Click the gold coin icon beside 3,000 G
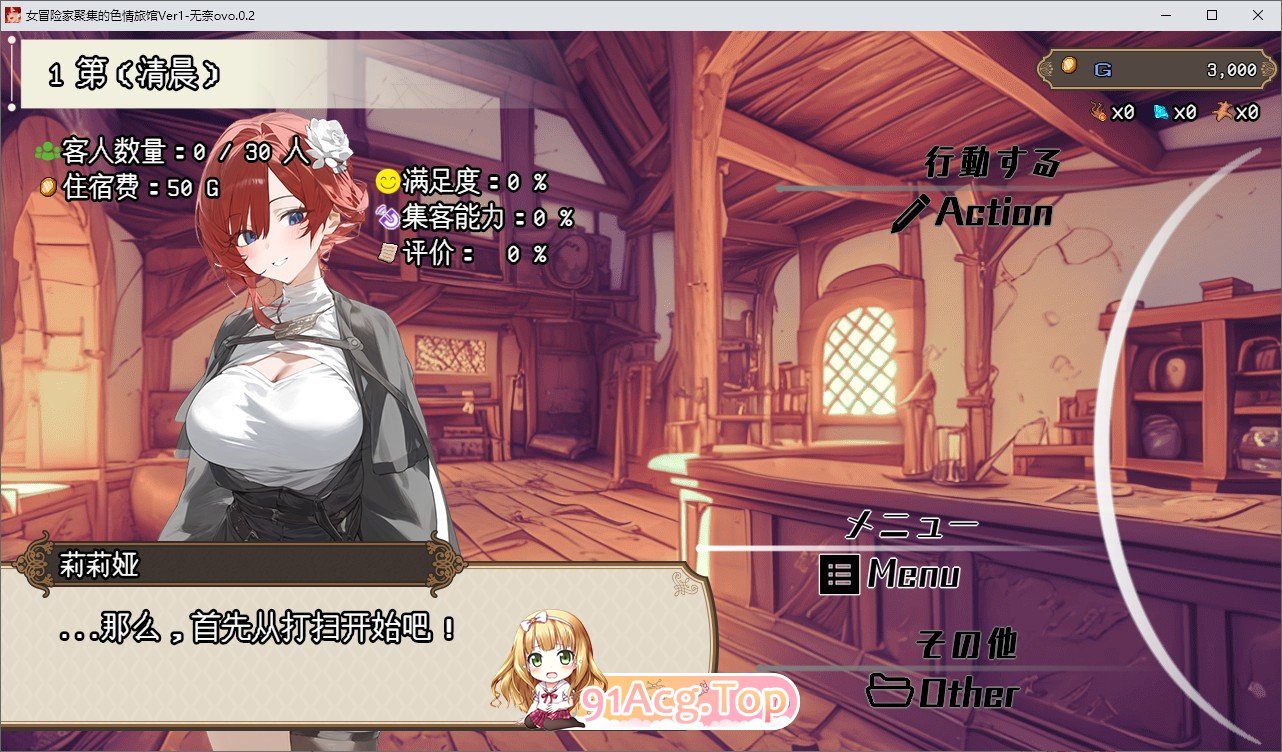Screen dimensions: 1282x752 (1067, 66)
